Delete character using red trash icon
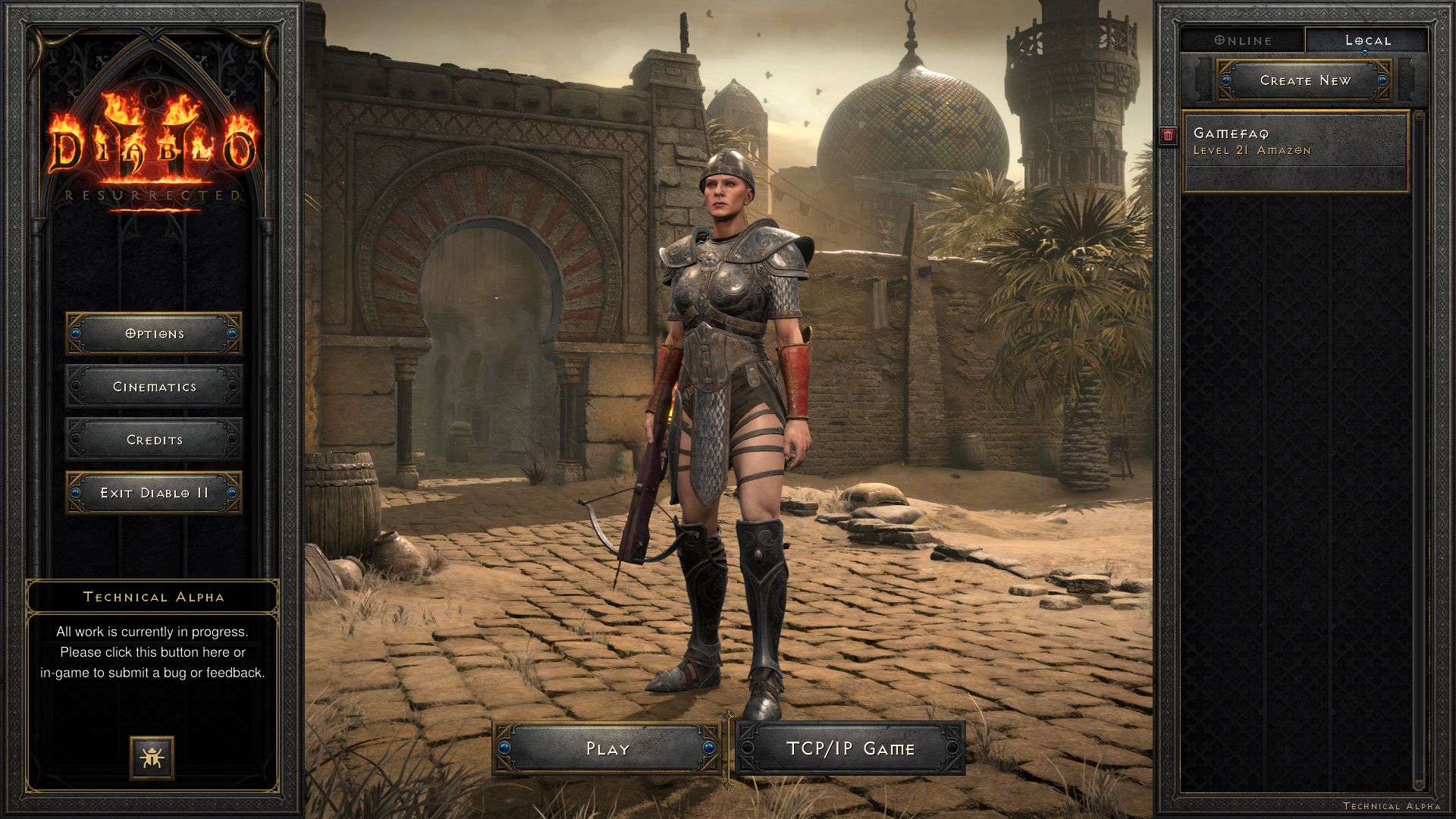The height and width of the screenshot is (819, 1456). click(1168, 135)
